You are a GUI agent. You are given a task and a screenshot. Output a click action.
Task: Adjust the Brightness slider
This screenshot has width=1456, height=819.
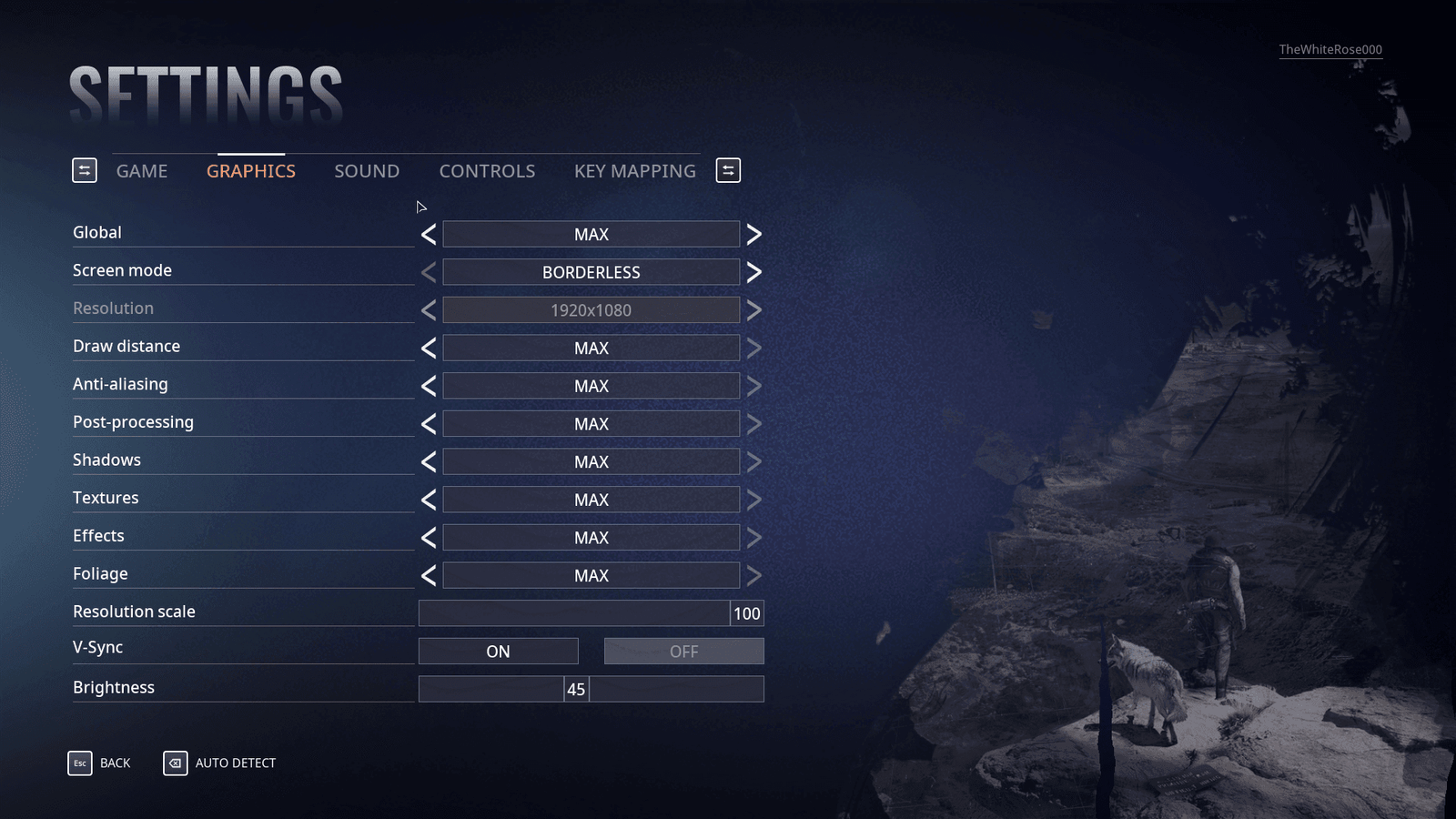pos(577,690)
